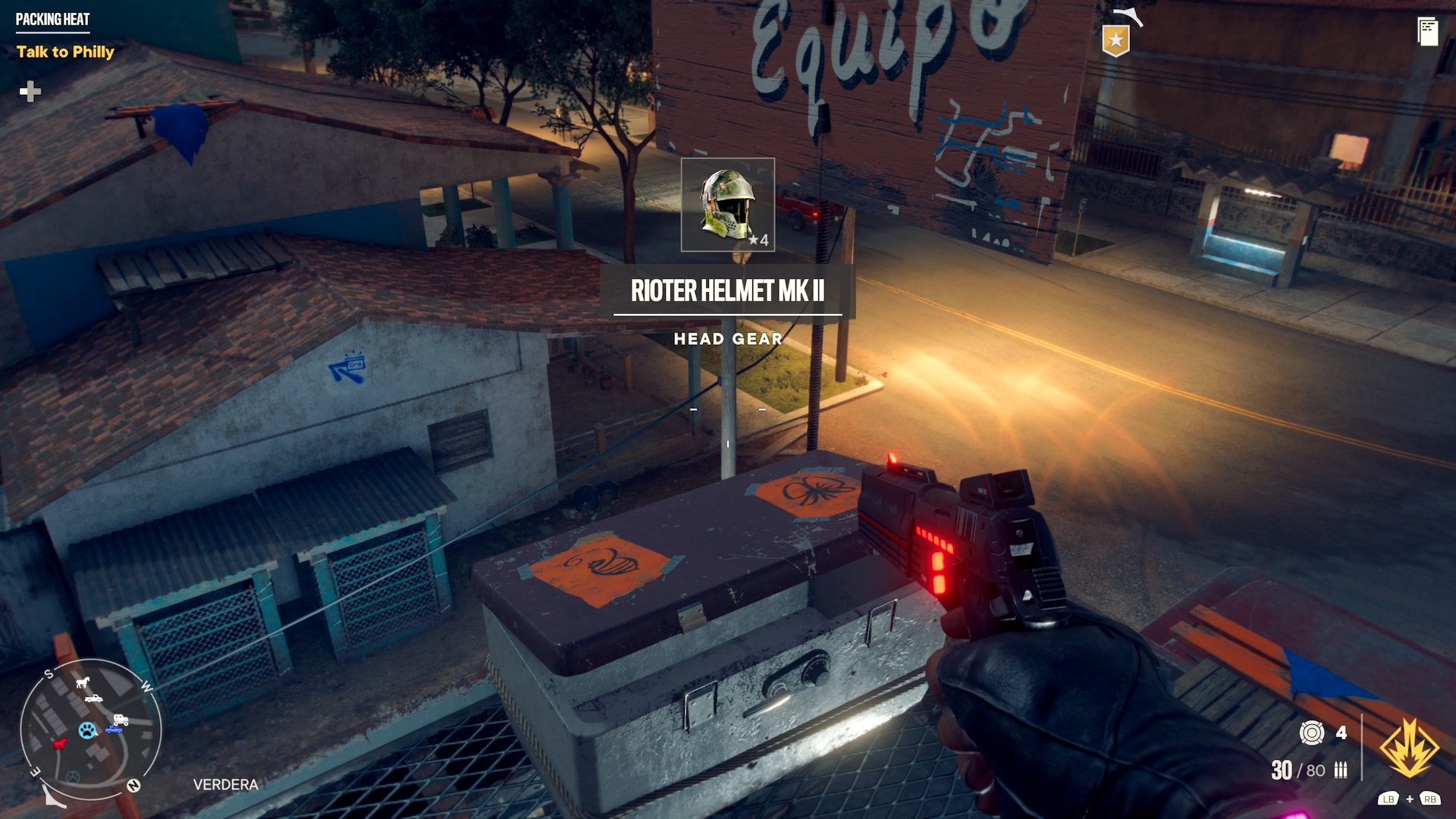The height and width of the screenshot is (819, 1456).
Task: Click the blue paw amigo marker on minimap
Action: (87, 731)
